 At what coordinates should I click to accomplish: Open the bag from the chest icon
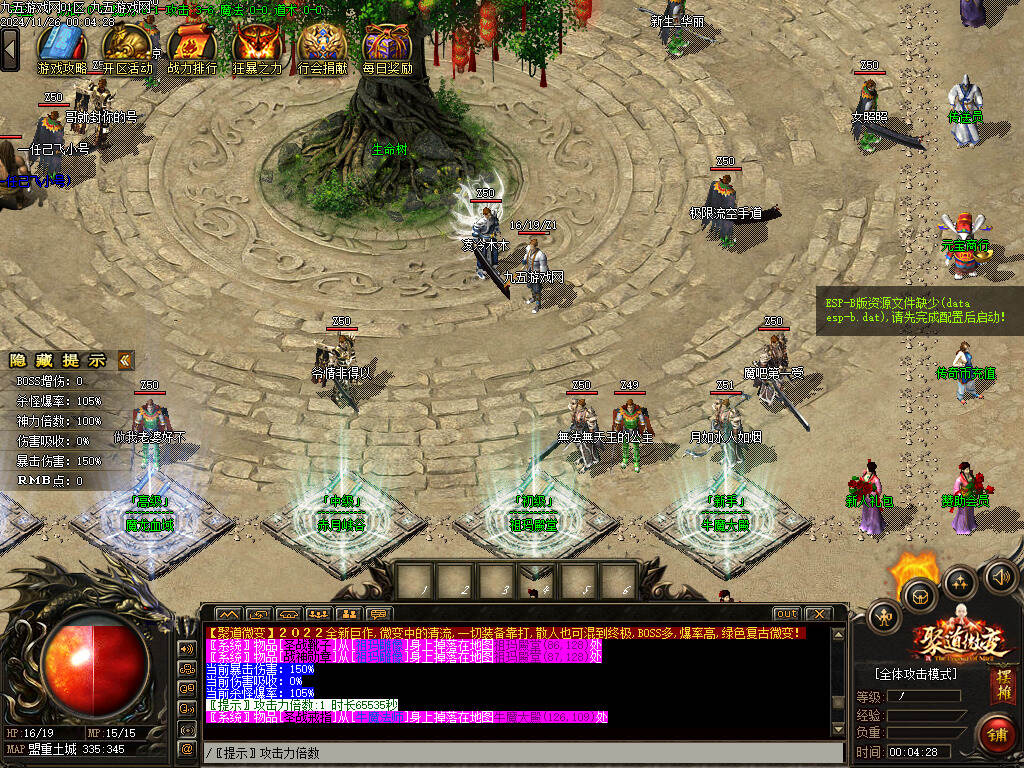click(919, 597)
